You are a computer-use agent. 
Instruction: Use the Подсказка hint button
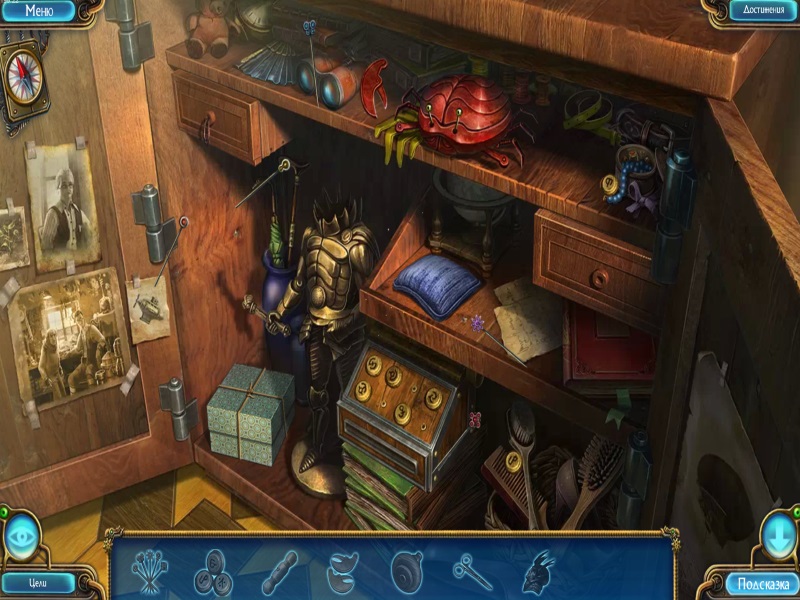pos(764,583)
